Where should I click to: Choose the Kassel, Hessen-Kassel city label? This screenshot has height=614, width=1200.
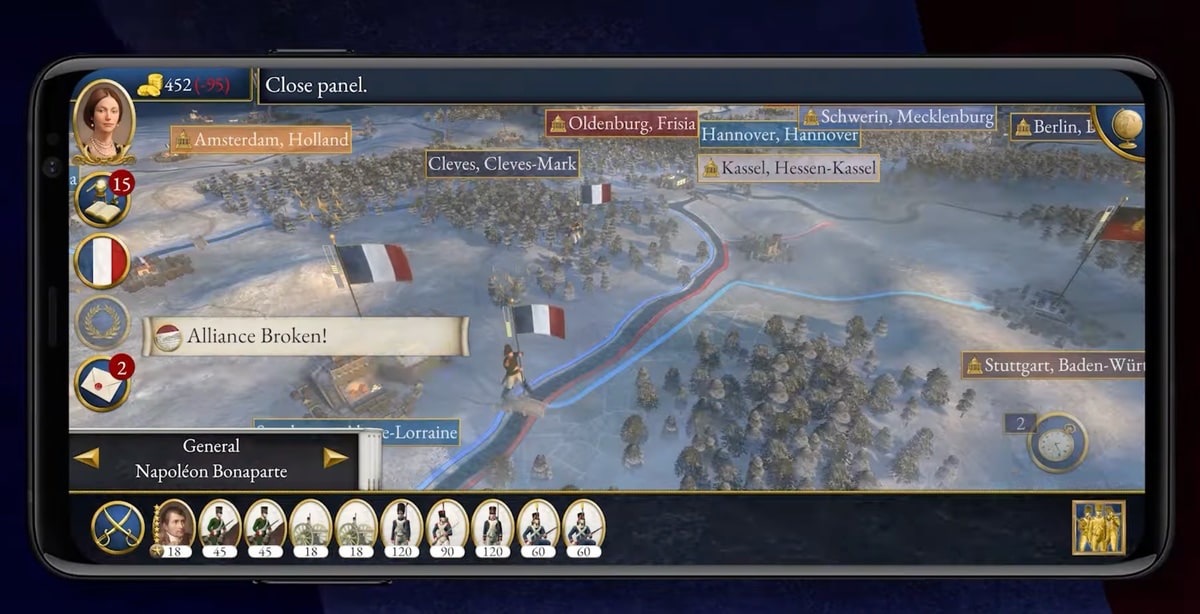tap(788, 168)
